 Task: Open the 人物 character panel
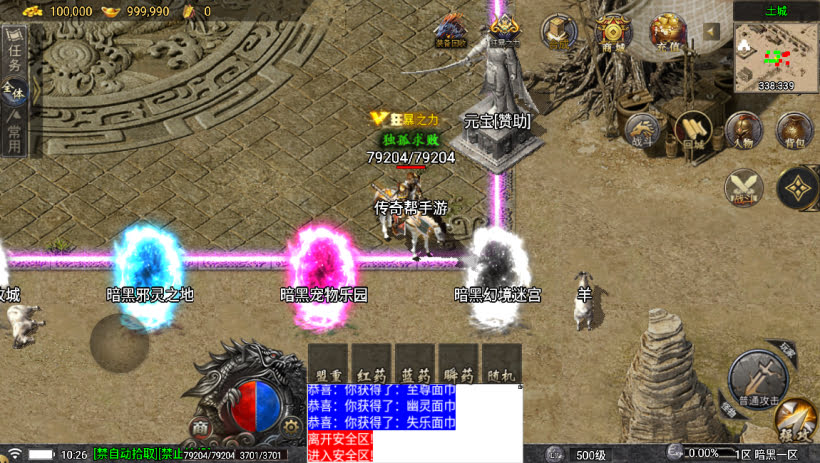click(744, 130)
